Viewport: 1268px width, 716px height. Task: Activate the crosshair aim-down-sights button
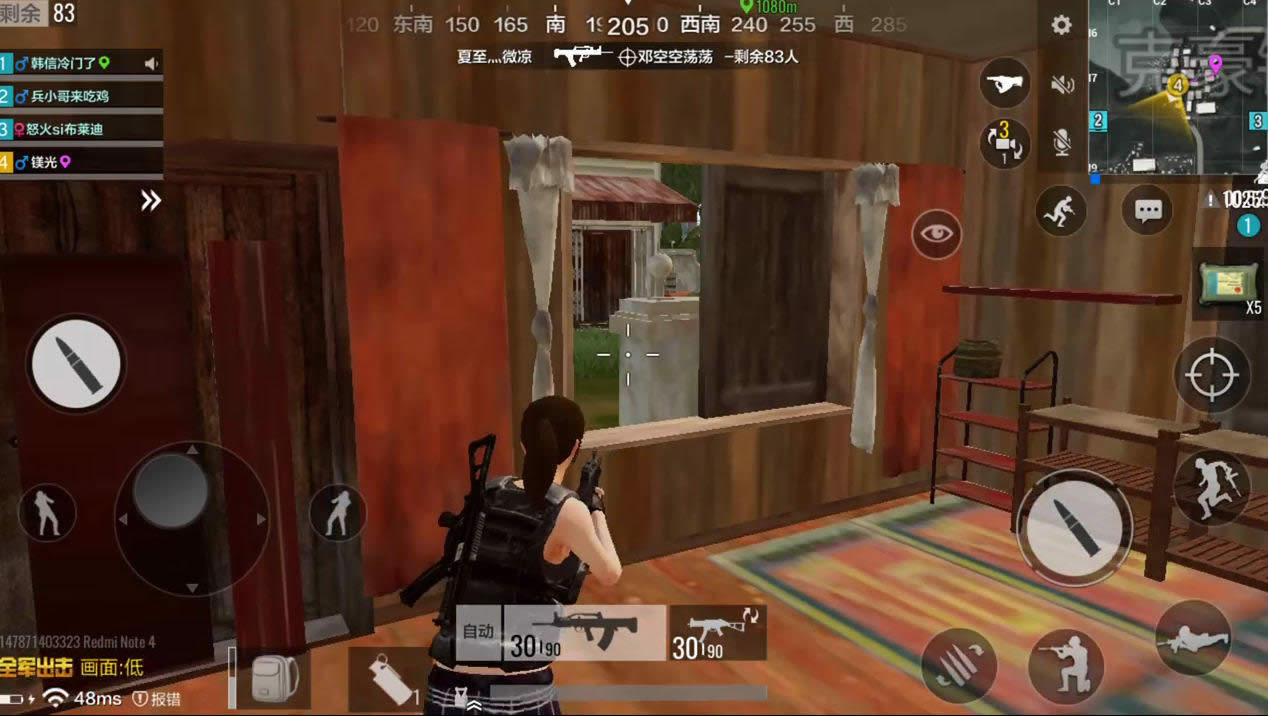[x=1211, y=375]
